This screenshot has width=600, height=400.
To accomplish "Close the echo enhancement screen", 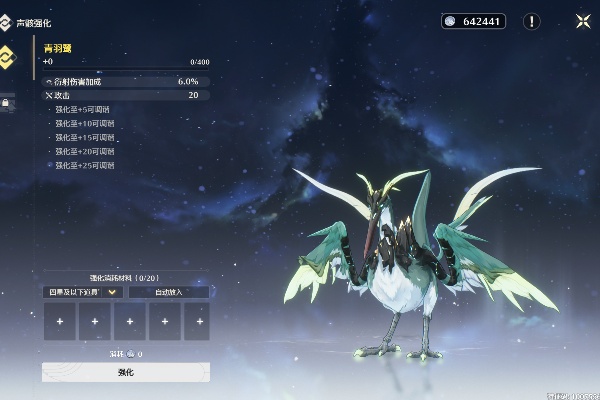I will [x=583, y=20].
